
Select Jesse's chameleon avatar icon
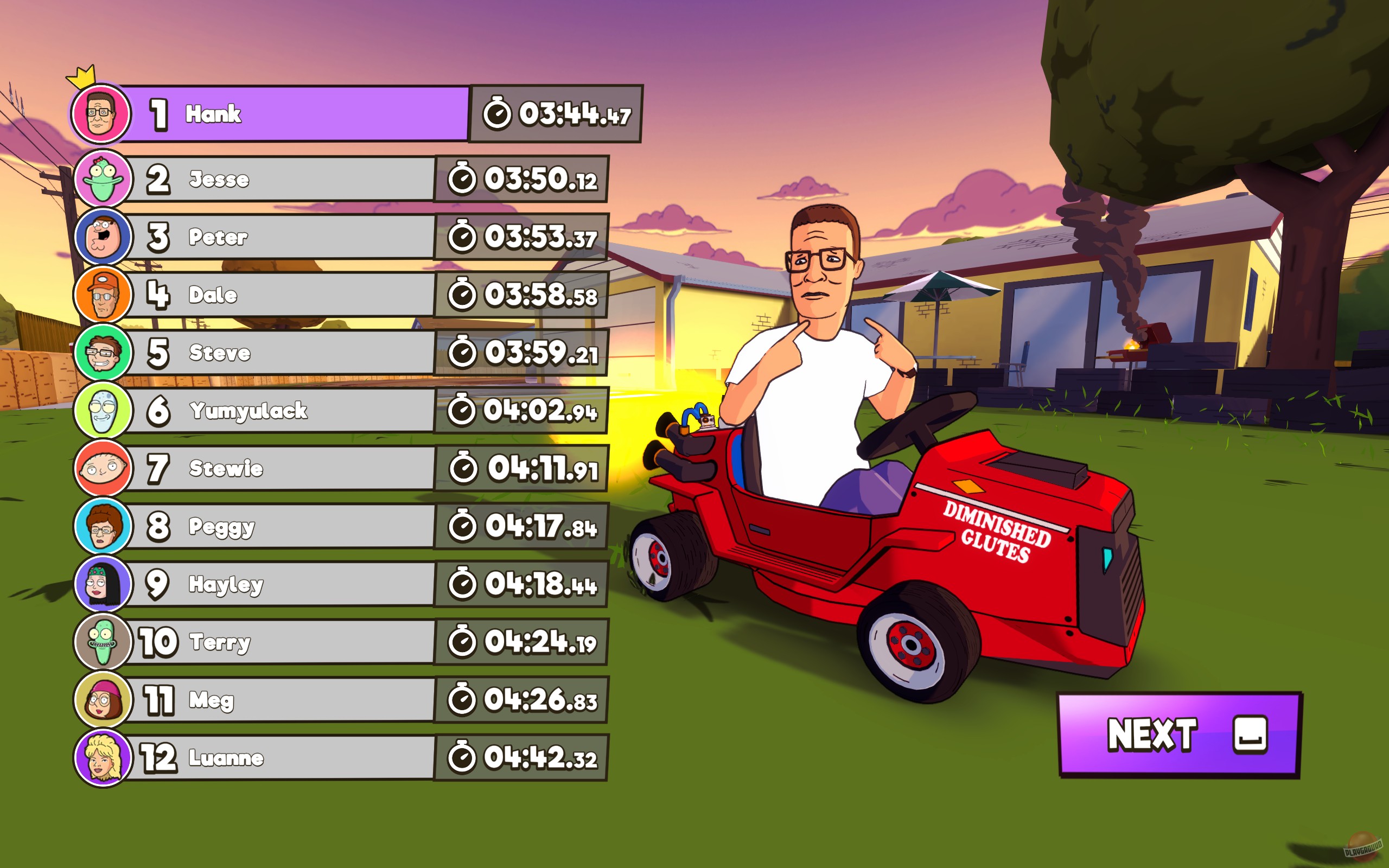[x=102, y=179]
